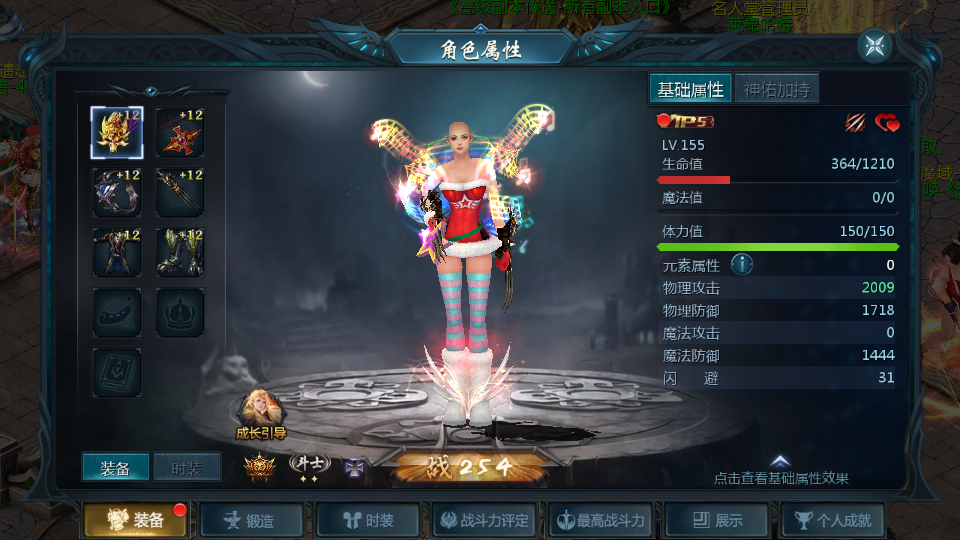Open the 时装 button in the bottom bar
The height and width of the screenshot is (540, 960).
(368, 520)
